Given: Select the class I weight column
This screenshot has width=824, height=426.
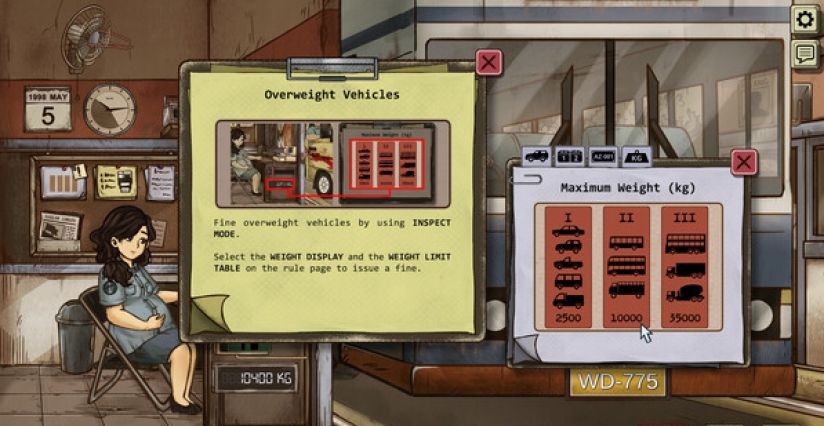Looking at the screenshot, I should tap(567, 266).
